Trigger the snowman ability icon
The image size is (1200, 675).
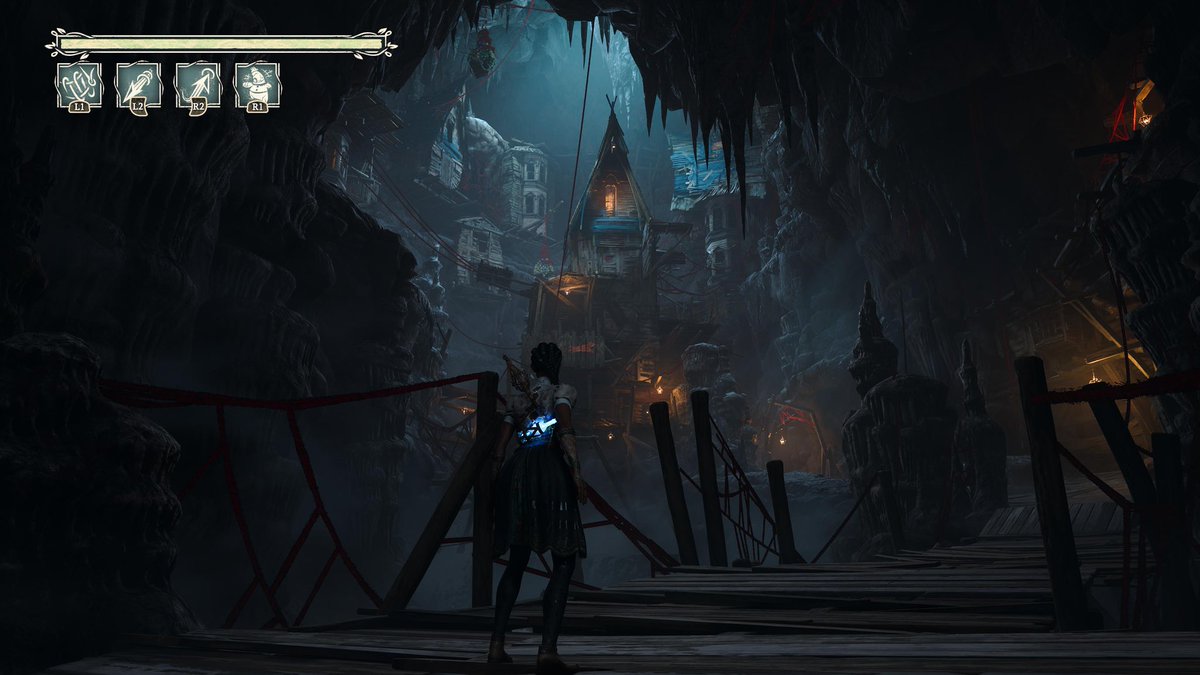point(257,84)
